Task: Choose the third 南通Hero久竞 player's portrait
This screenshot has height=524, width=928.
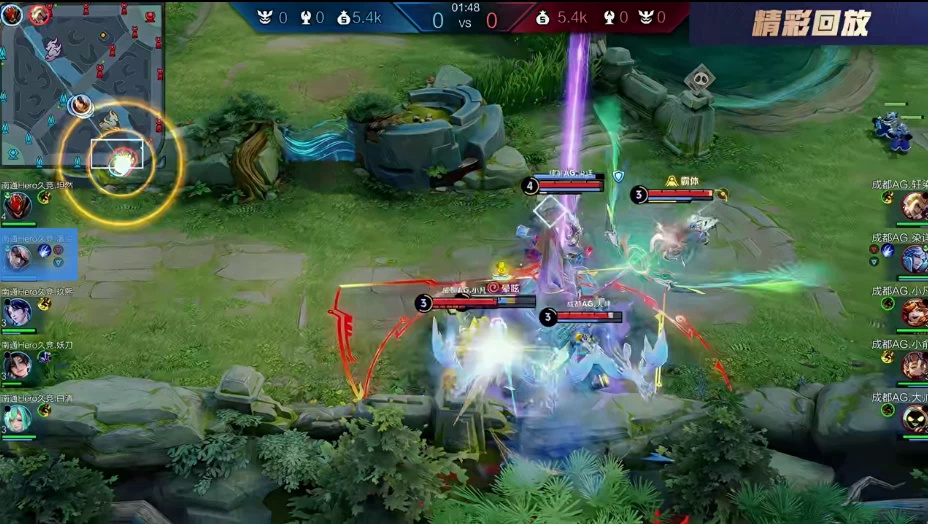Action: [17, 311]
